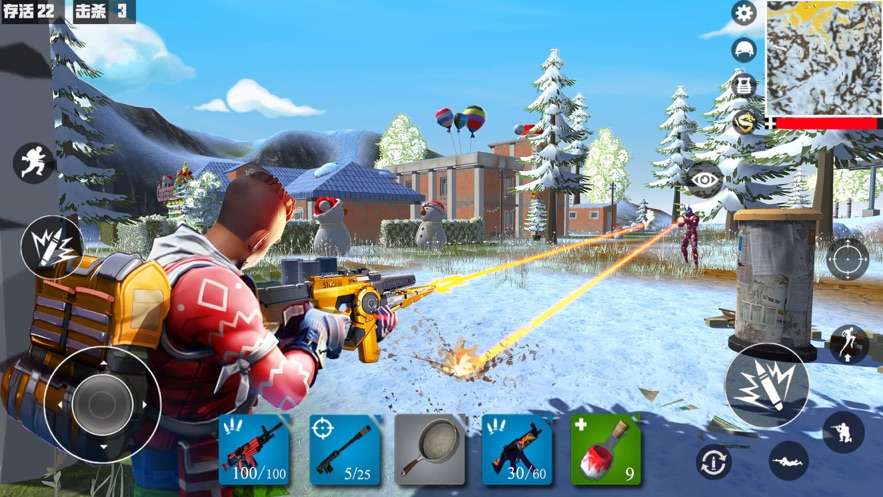Activate the crosshair aim button
Viewport: 883px width, 497px height.
(x=847, y=259)
